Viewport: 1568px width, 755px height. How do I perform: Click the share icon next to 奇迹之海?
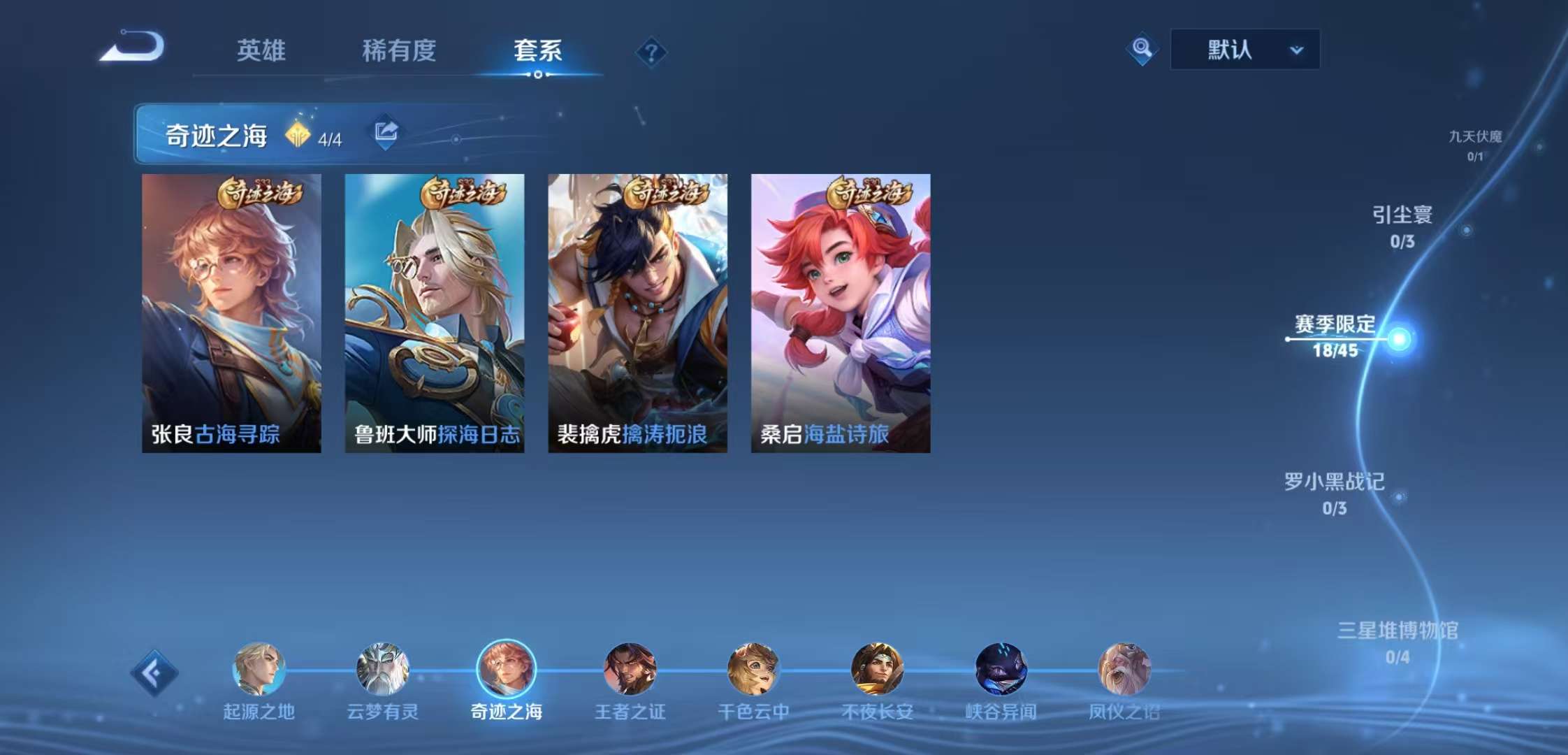click(386, 131)
